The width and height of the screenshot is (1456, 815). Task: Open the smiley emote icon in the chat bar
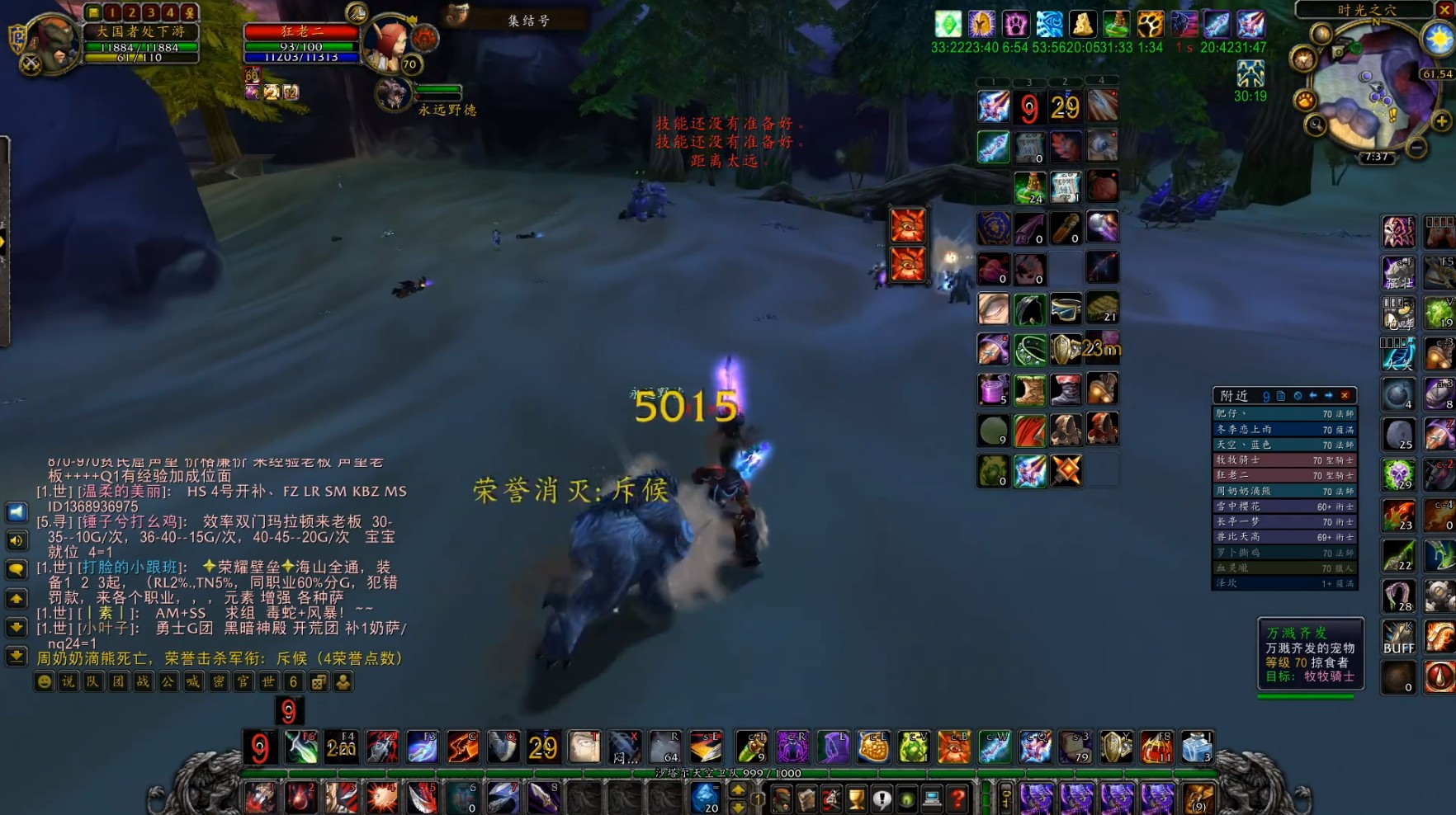click(45, 683)
